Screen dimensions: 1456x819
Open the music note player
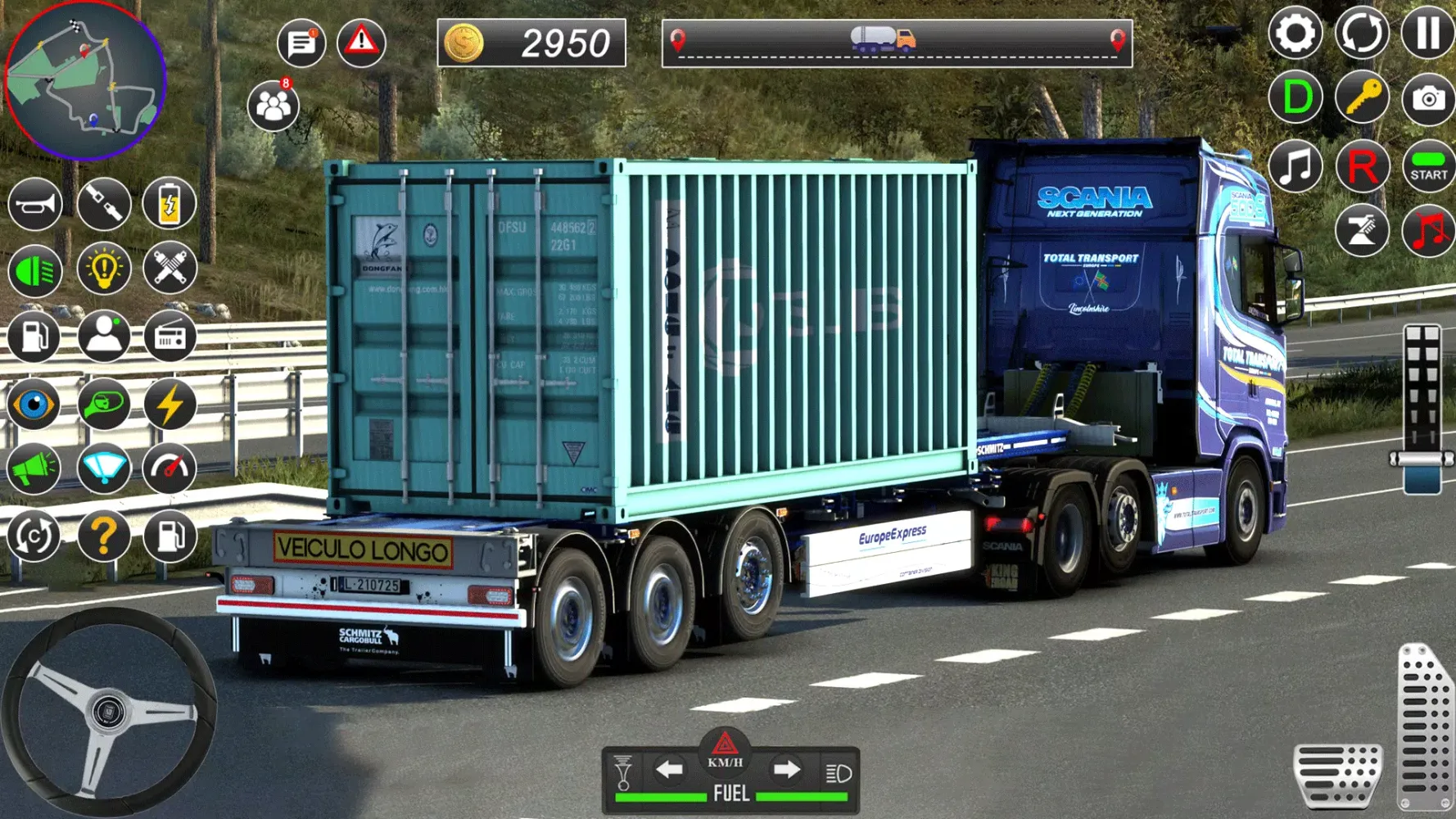pyautogui.click(x=1295, y=166)
